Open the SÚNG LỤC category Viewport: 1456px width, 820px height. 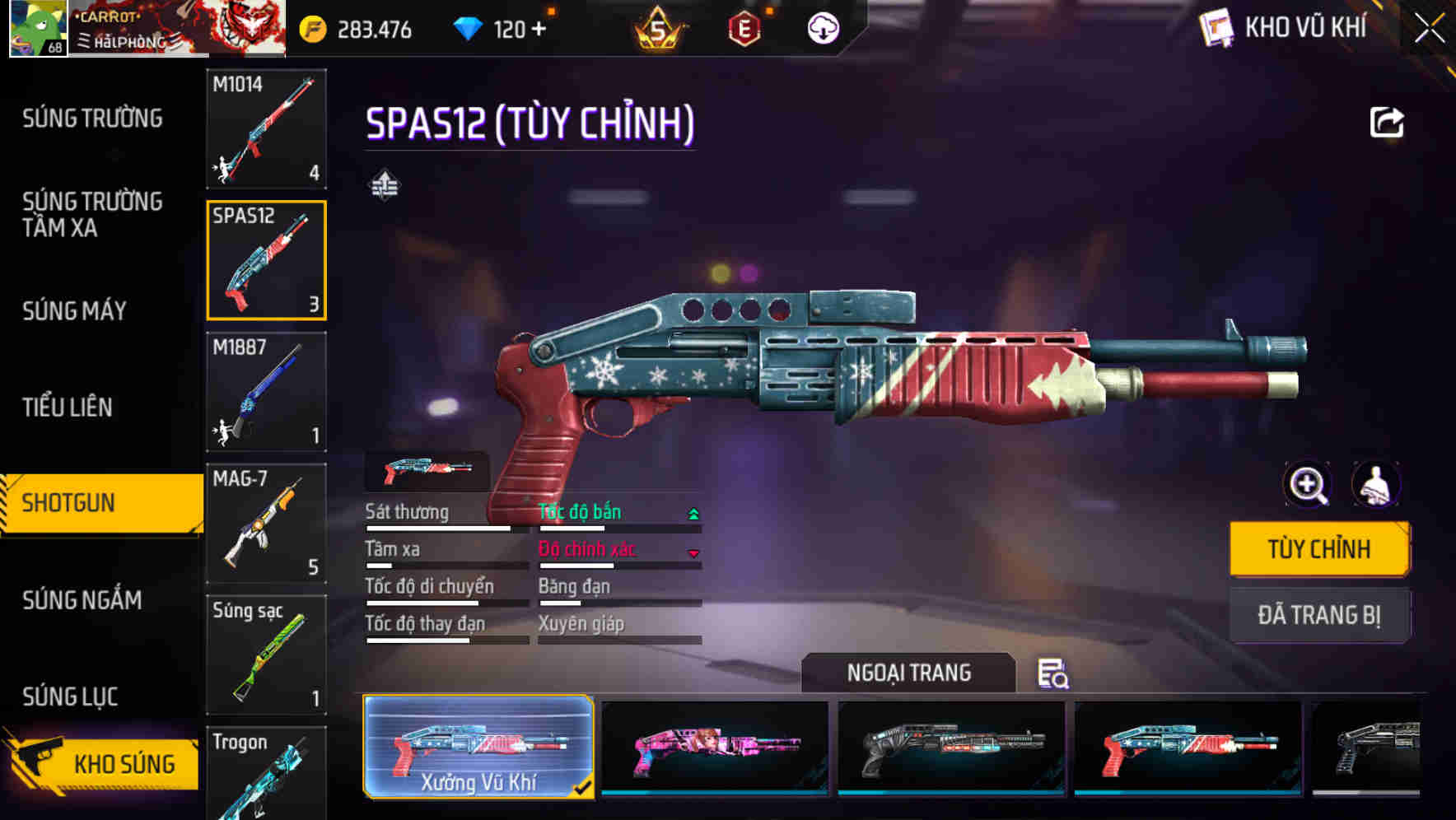tap(71, 697)
